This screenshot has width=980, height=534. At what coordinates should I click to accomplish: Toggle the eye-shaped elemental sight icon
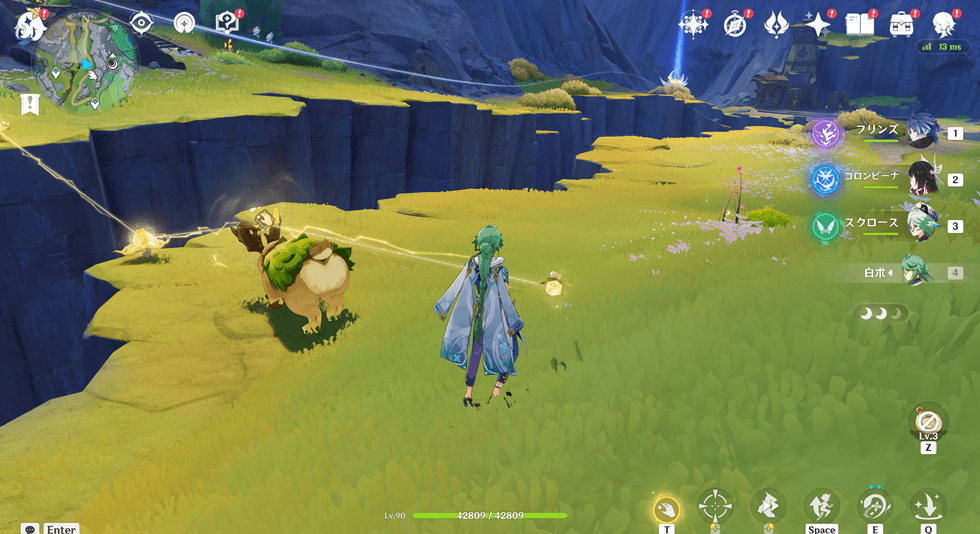[141, 23]
